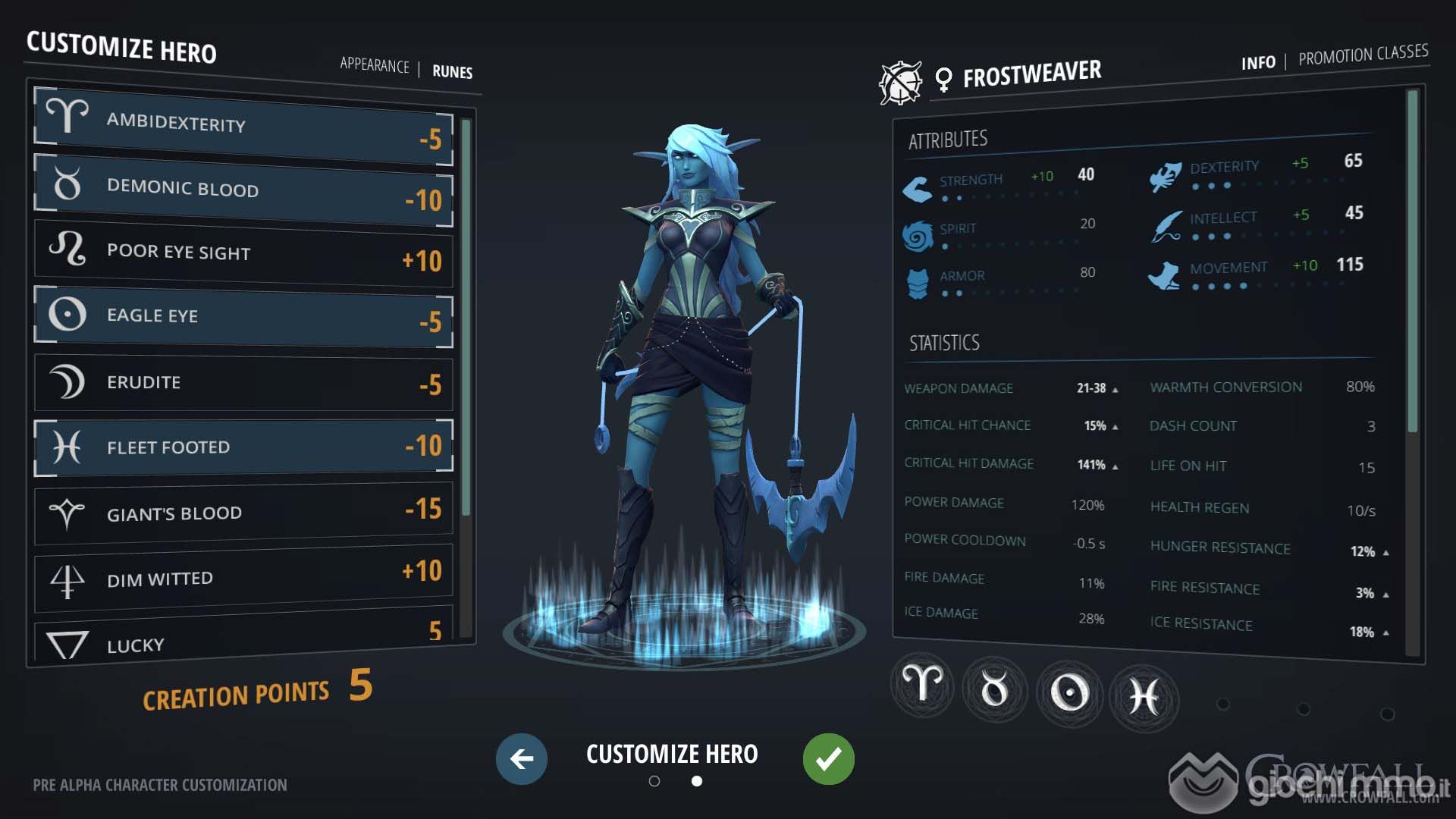Confirm hero with the green checkmark

click(x=828, y=758)
